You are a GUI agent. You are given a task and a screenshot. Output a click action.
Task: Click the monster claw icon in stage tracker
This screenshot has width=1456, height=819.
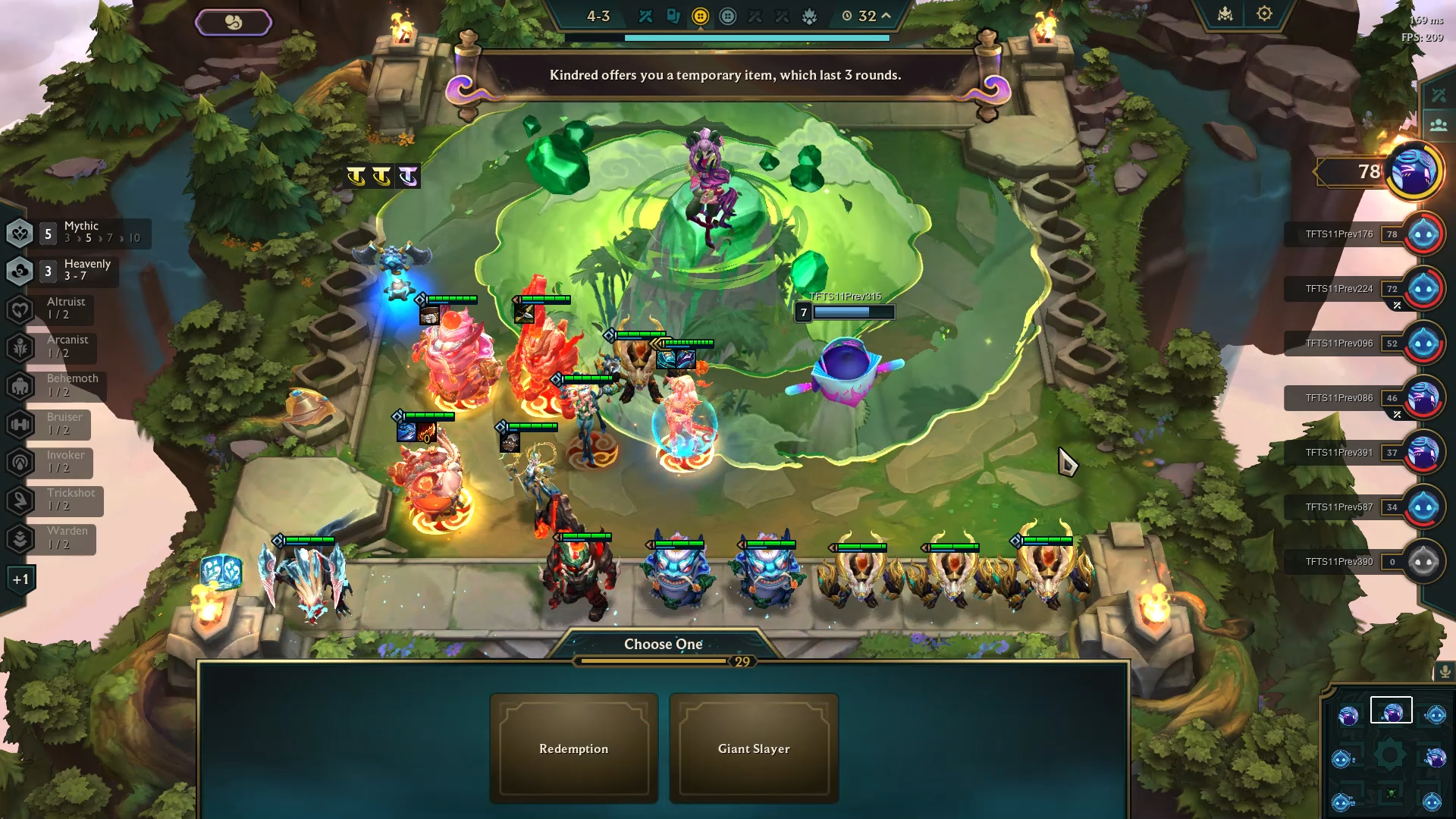pos(810,15)
